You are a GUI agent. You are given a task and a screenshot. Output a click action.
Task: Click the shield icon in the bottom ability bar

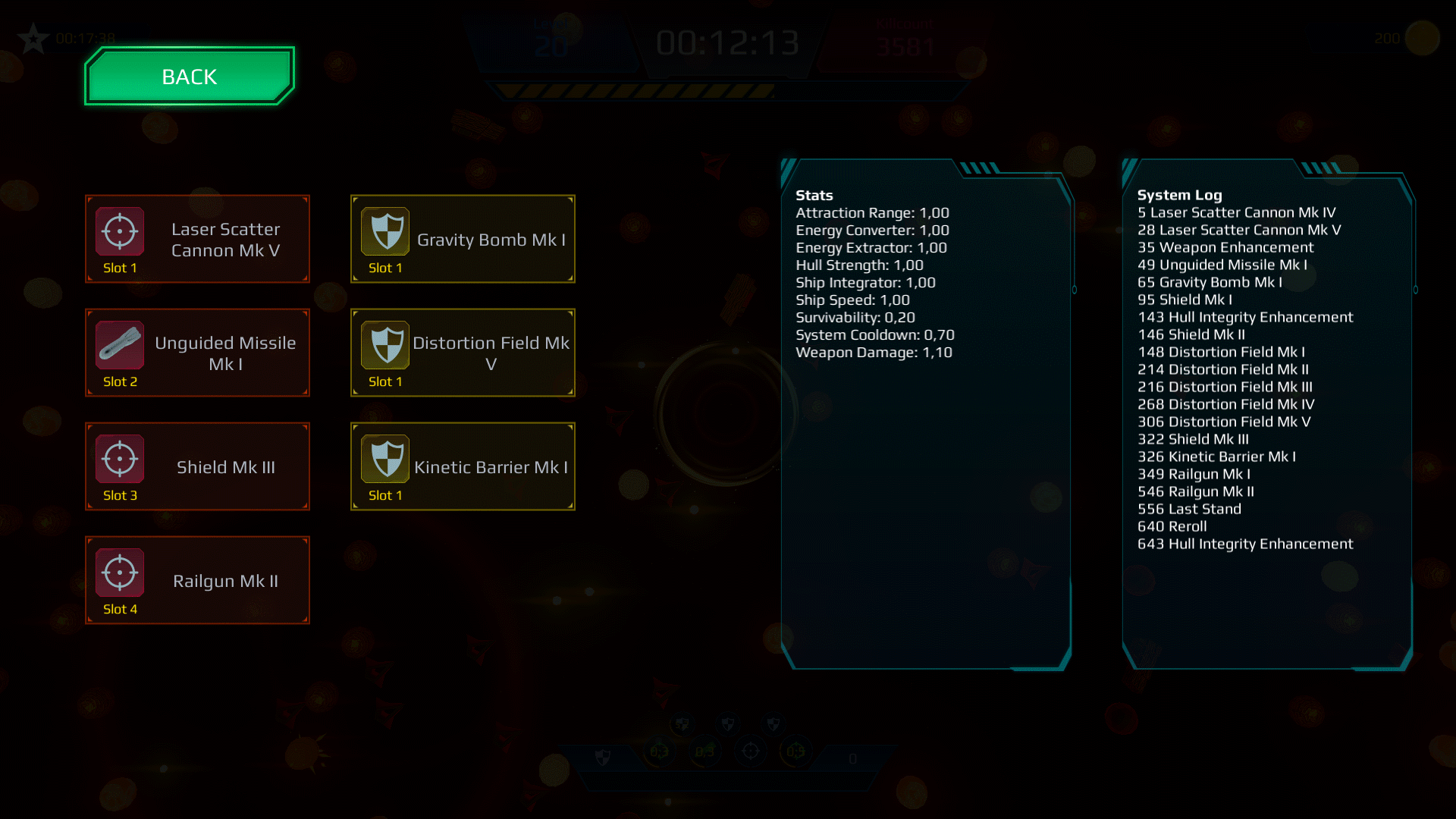point(604,757)
